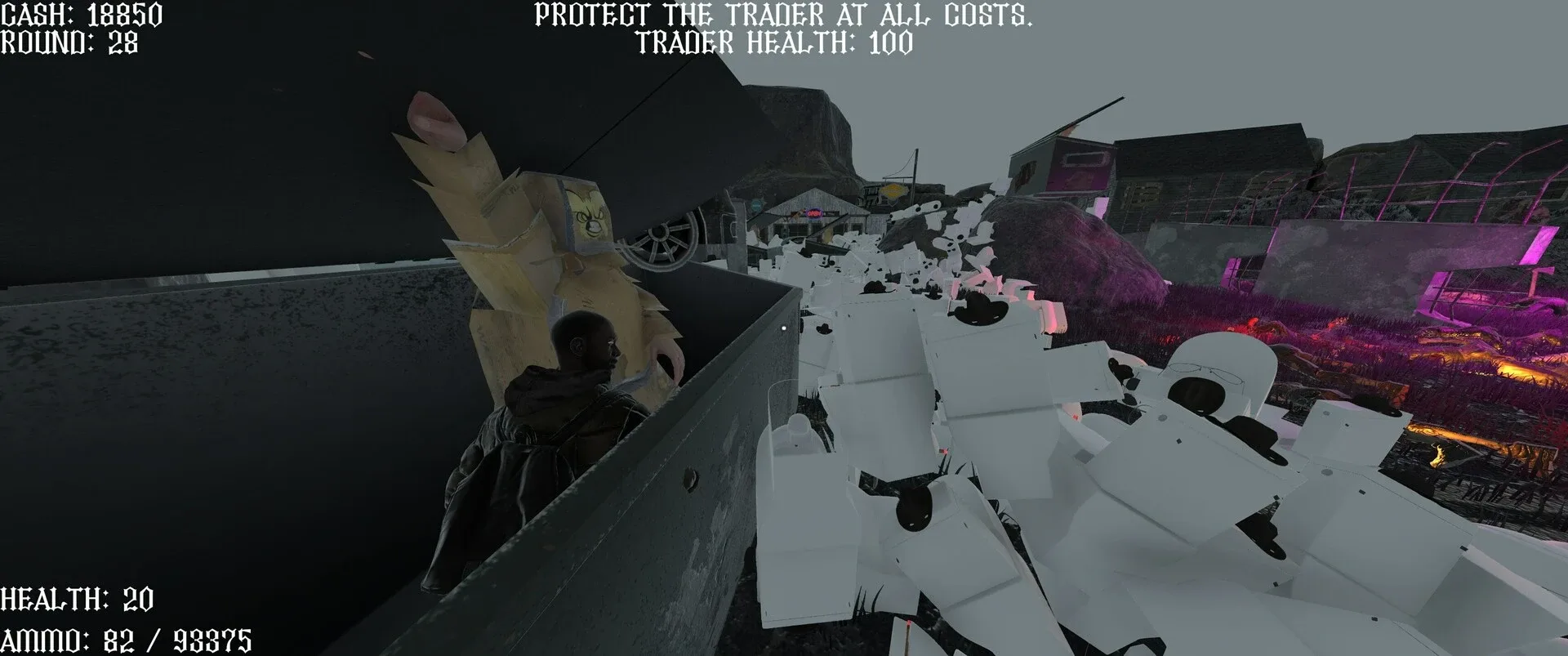Expand the ROUND: 28 display
The width and height of the screenshot is (1568, 656).
click(x=69, y=45)
